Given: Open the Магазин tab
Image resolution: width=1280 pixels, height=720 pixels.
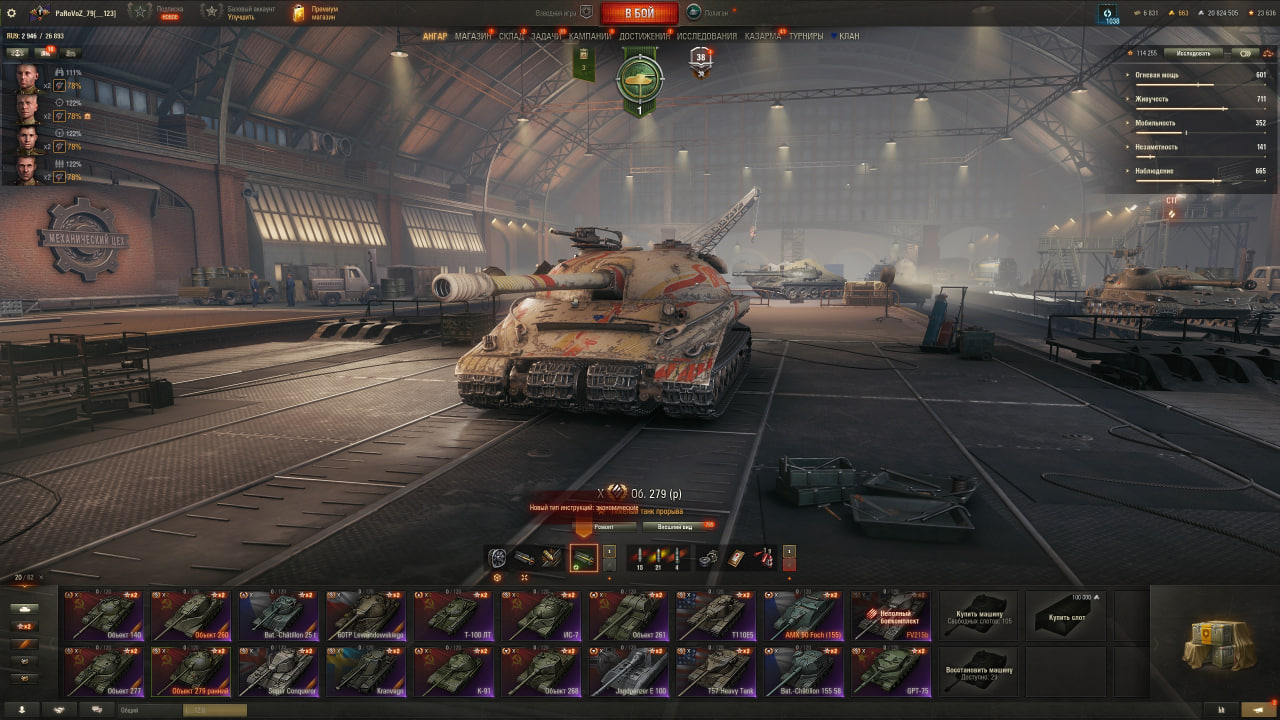Looking at the screenshot, I should pos(472,36).
